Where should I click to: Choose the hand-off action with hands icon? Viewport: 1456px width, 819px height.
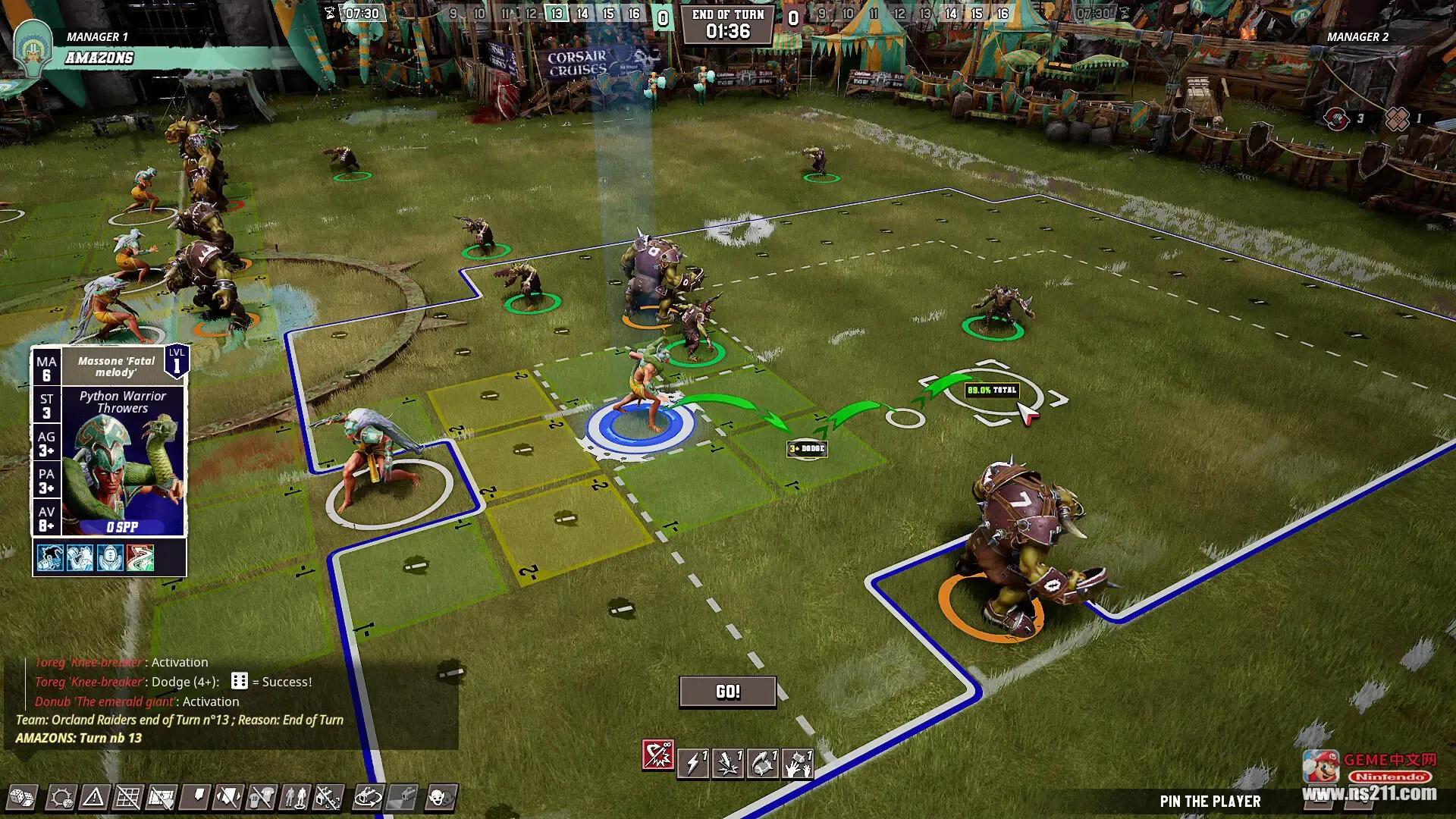797,763
